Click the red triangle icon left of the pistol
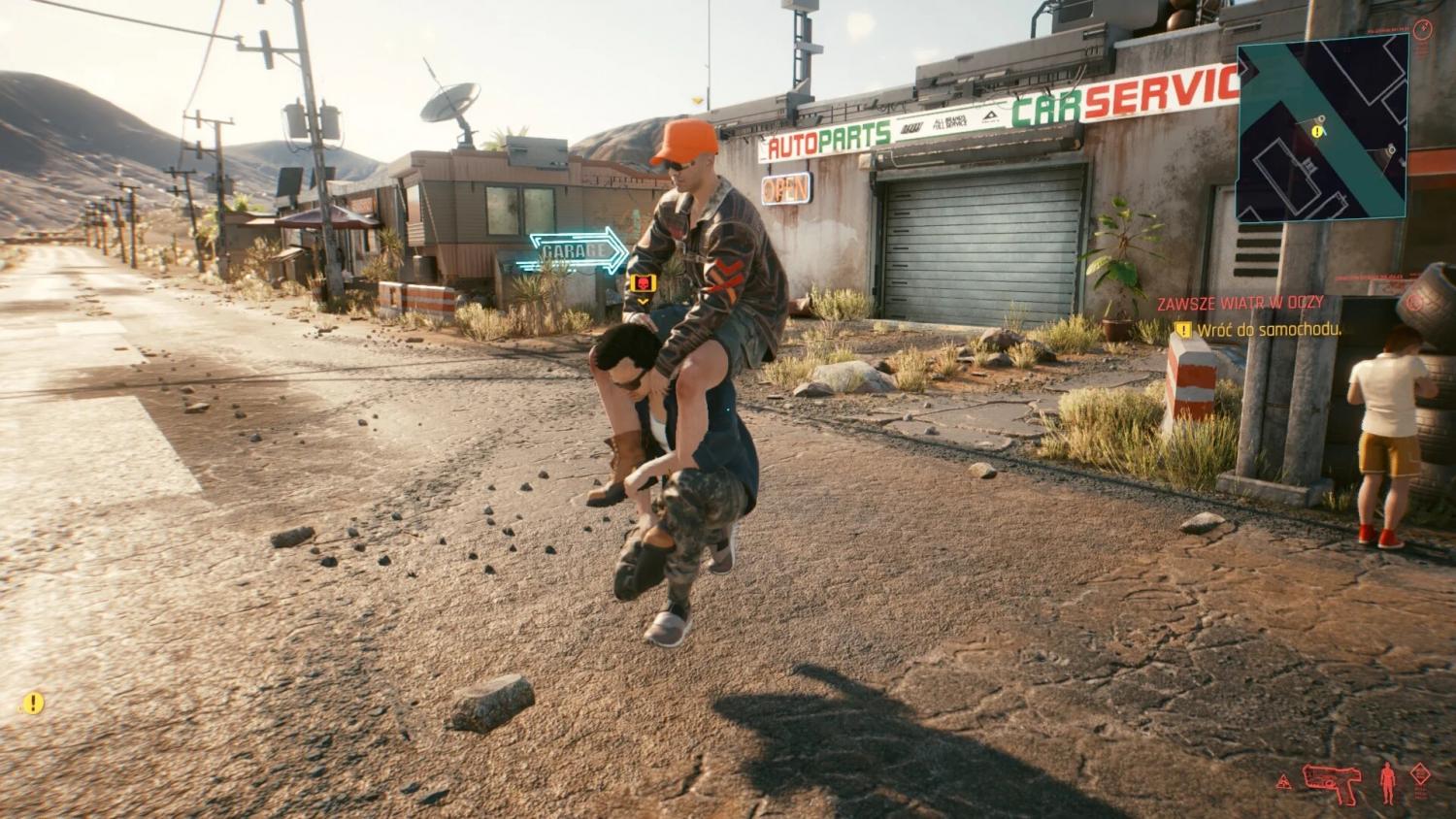The height and width of the screenshot is (819, 1456). (1284, 781)
